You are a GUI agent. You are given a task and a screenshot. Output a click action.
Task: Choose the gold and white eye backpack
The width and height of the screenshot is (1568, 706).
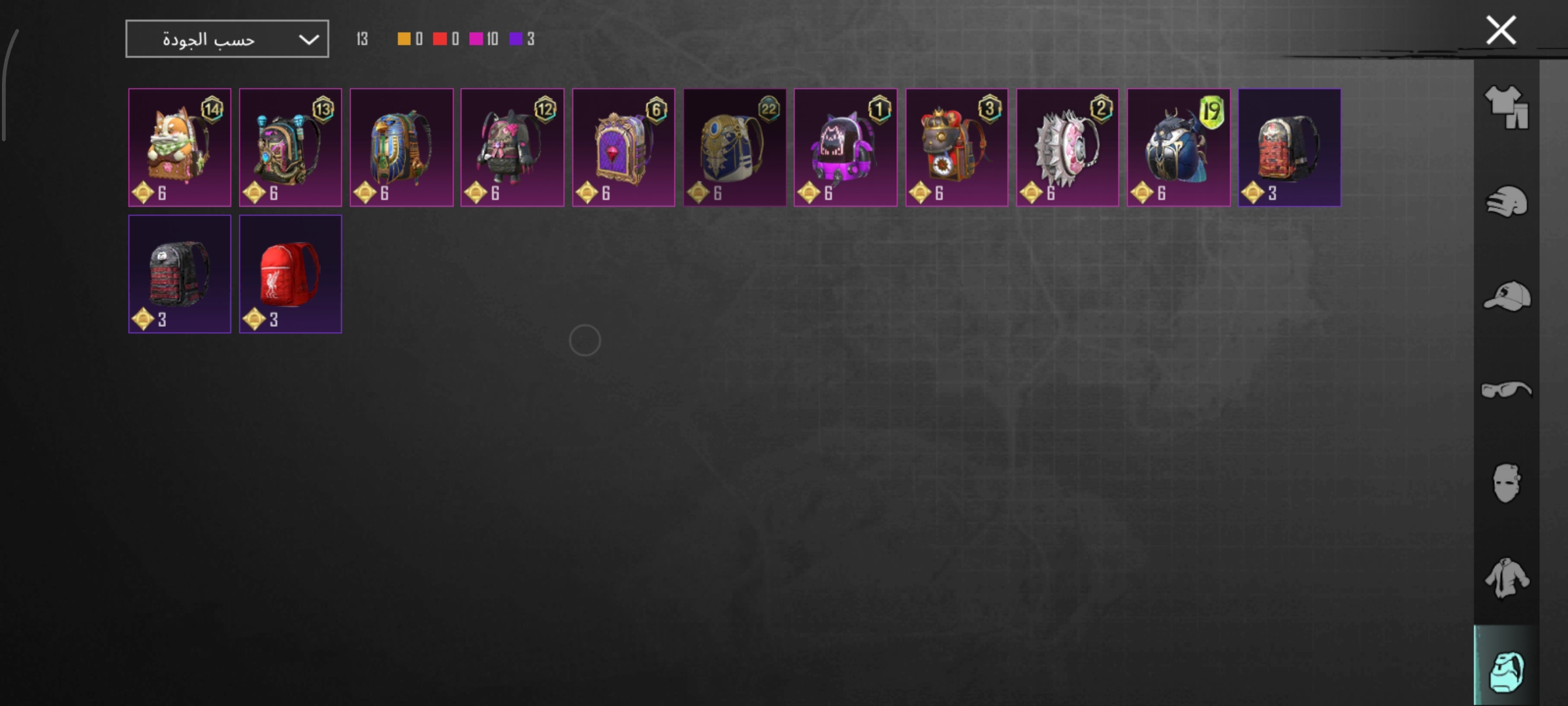coord(734,148)
